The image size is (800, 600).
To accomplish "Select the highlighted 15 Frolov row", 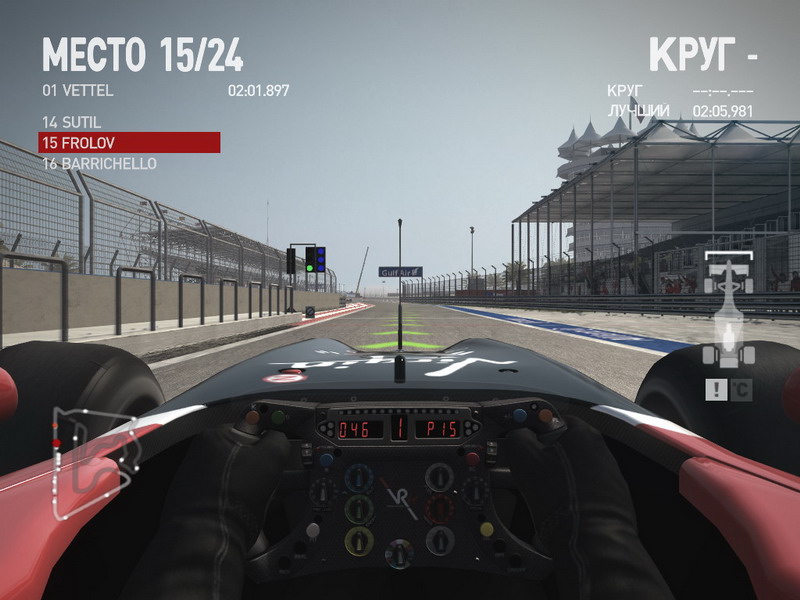I will click(x=129, y=143).
